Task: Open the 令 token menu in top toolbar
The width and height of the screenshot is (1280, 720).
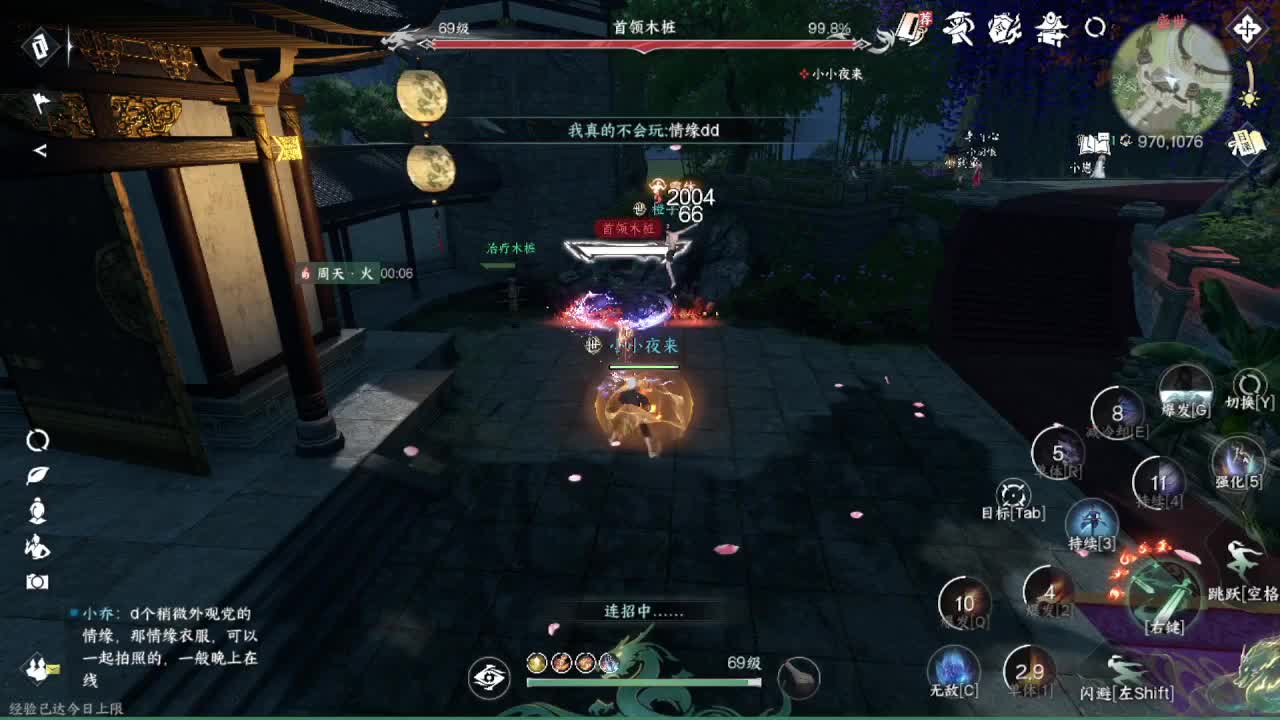Action: pos(912,28)
